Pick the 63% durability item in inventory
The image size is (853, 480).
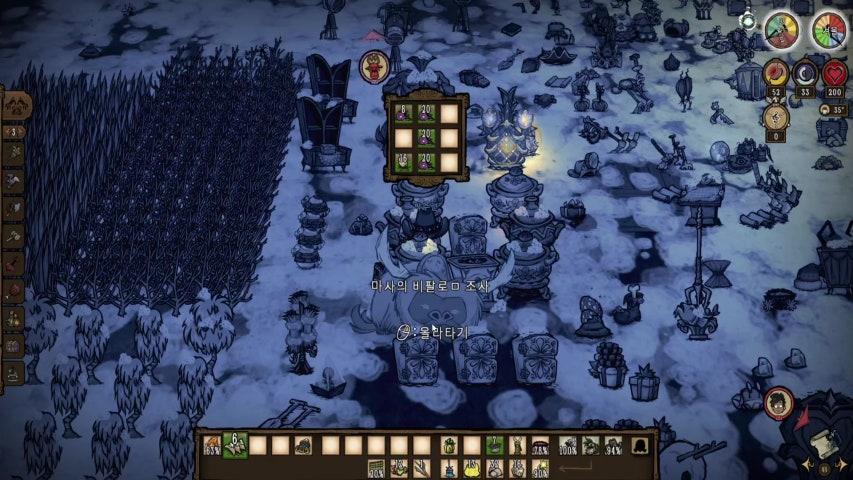pos(212,445)
